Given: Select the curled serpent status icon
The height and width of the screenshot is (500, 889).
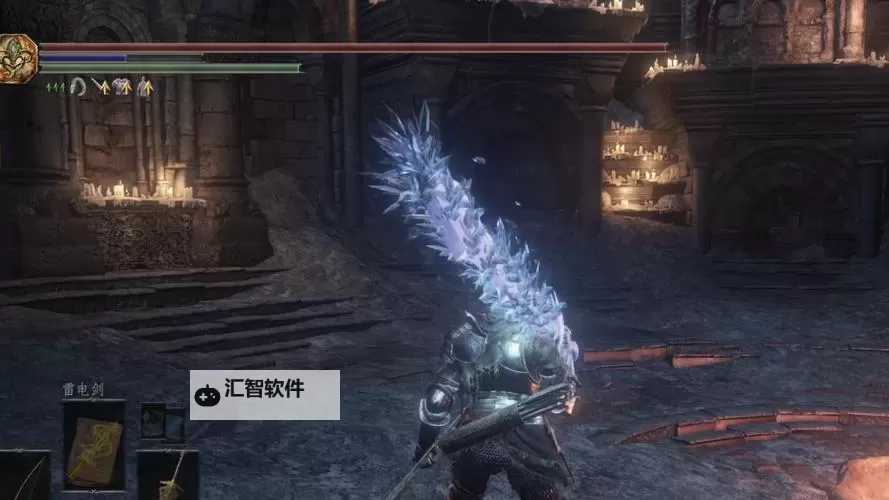Looking at the screenshot, I should (78, 87).
